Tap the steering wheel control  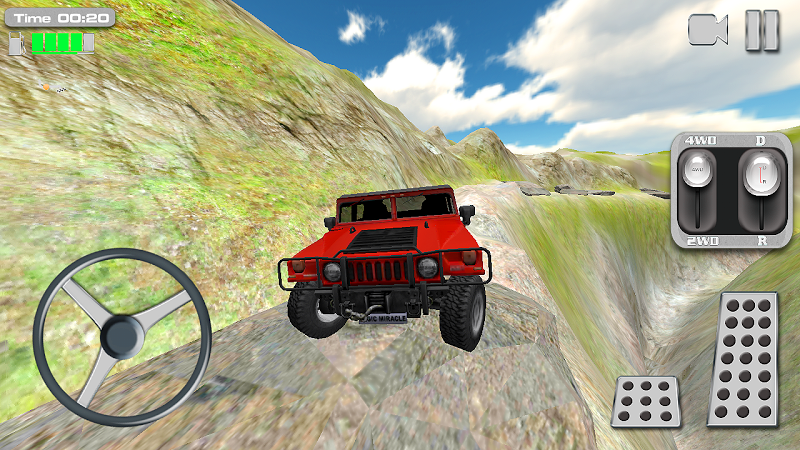point(122,336)
